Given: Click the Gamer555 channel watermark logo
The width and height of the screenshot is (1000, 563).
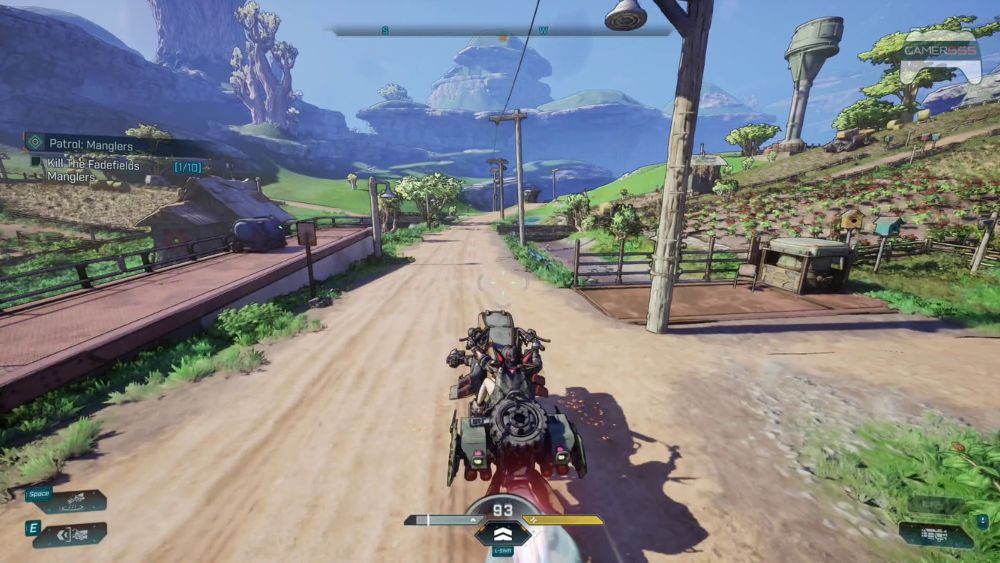Looking at the screenshot, I should click(x=939, y=57).
